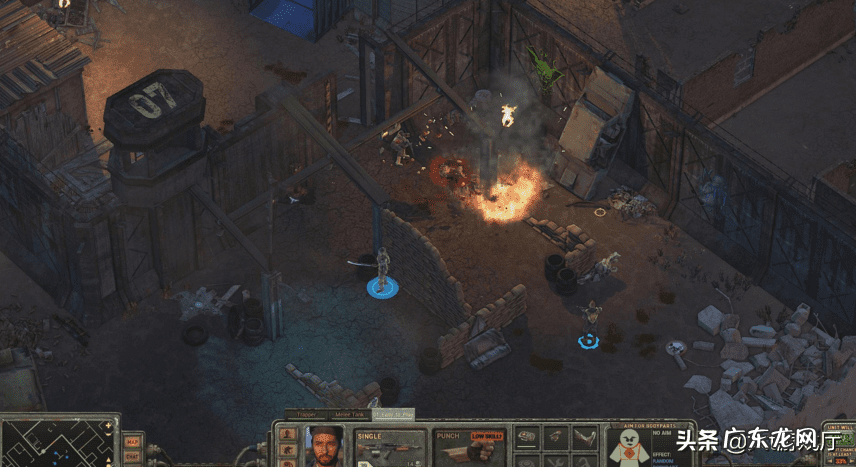Select the bearded character portrait
Screen dimensions: 856x467
(x=326, y=447)
